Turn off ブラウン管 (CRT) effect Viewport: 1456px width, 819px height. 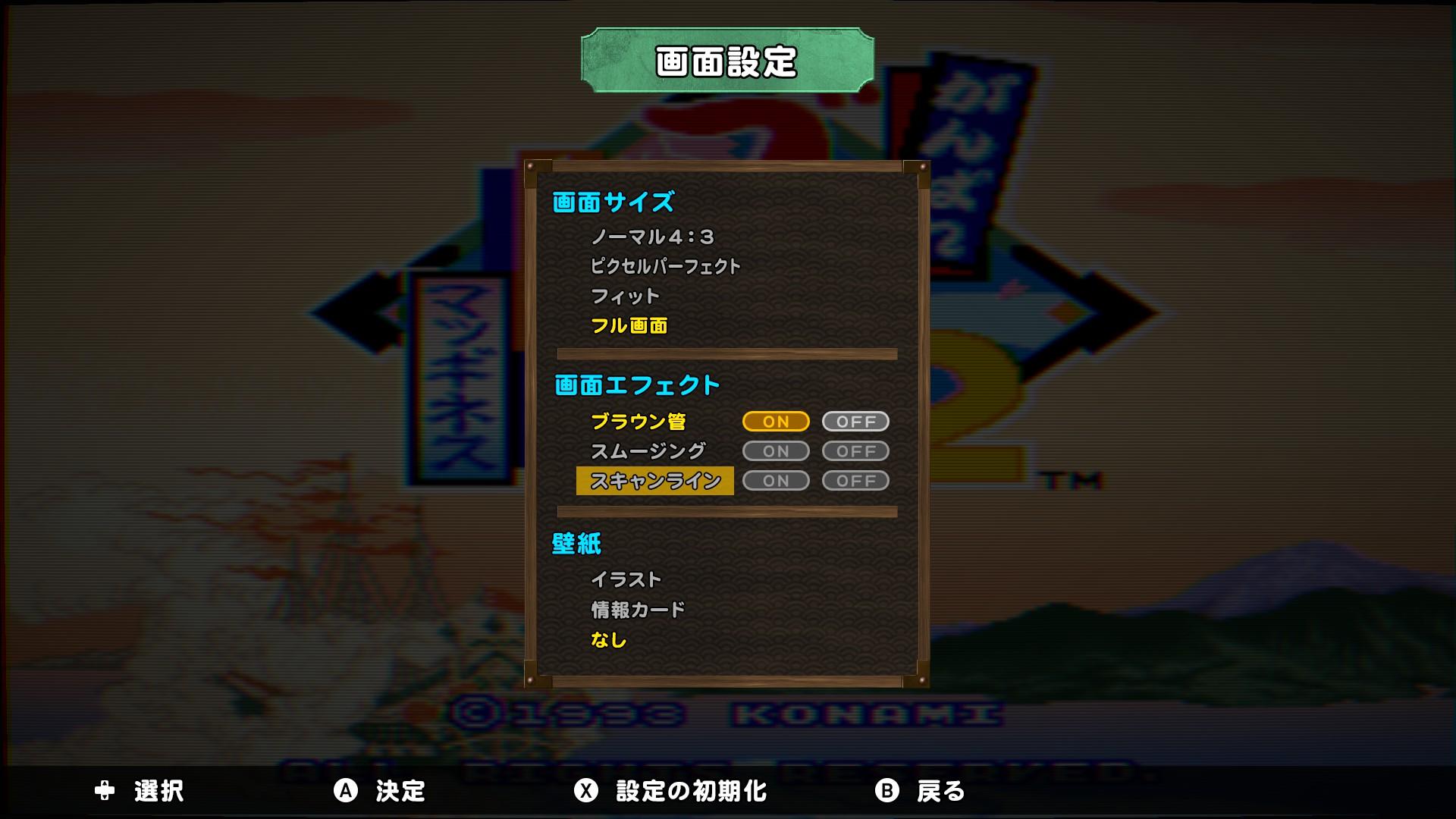pos(855,422)
